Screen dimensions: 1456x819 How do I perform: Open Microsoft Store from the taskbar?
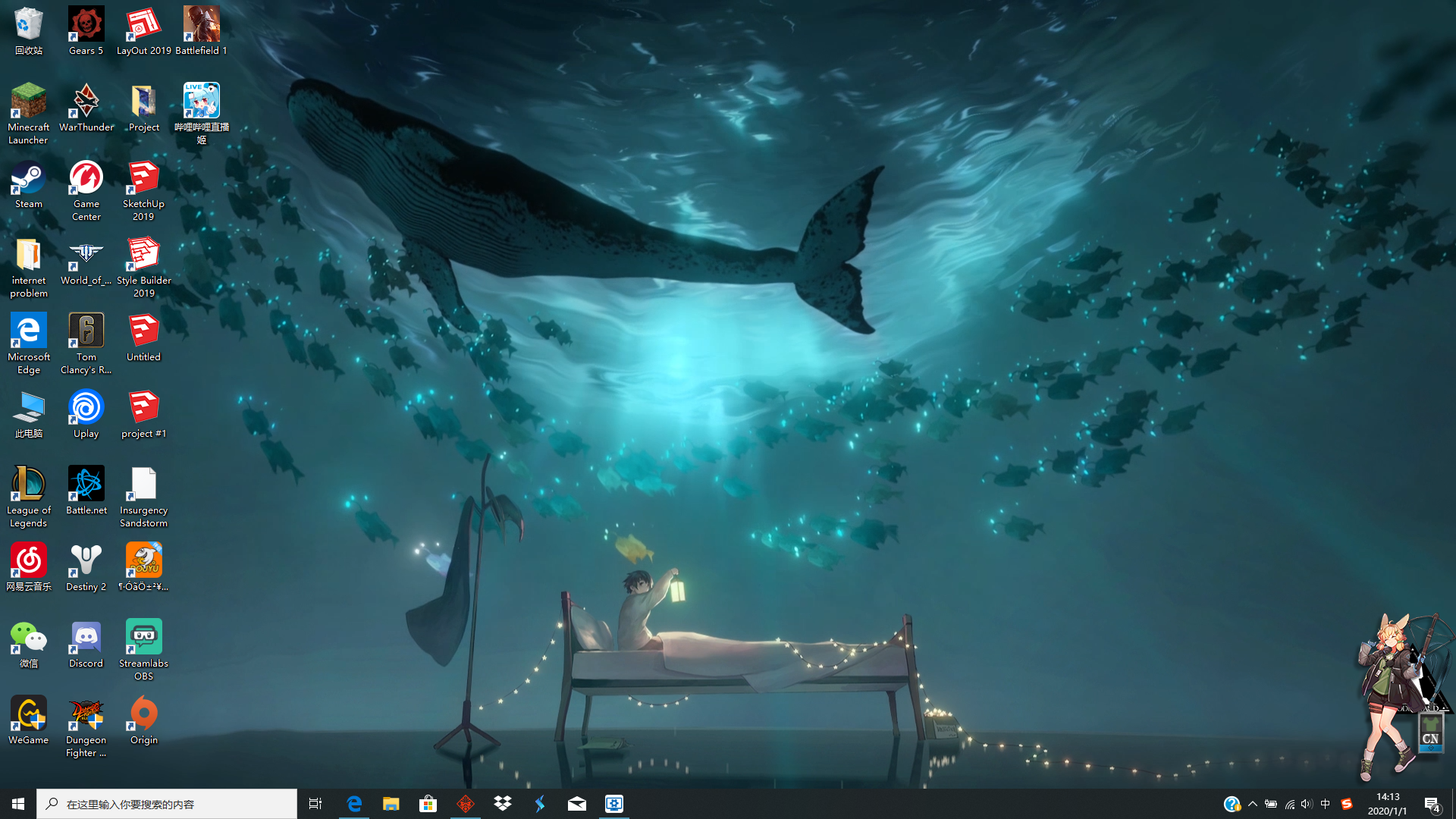(x=428, y=803)
